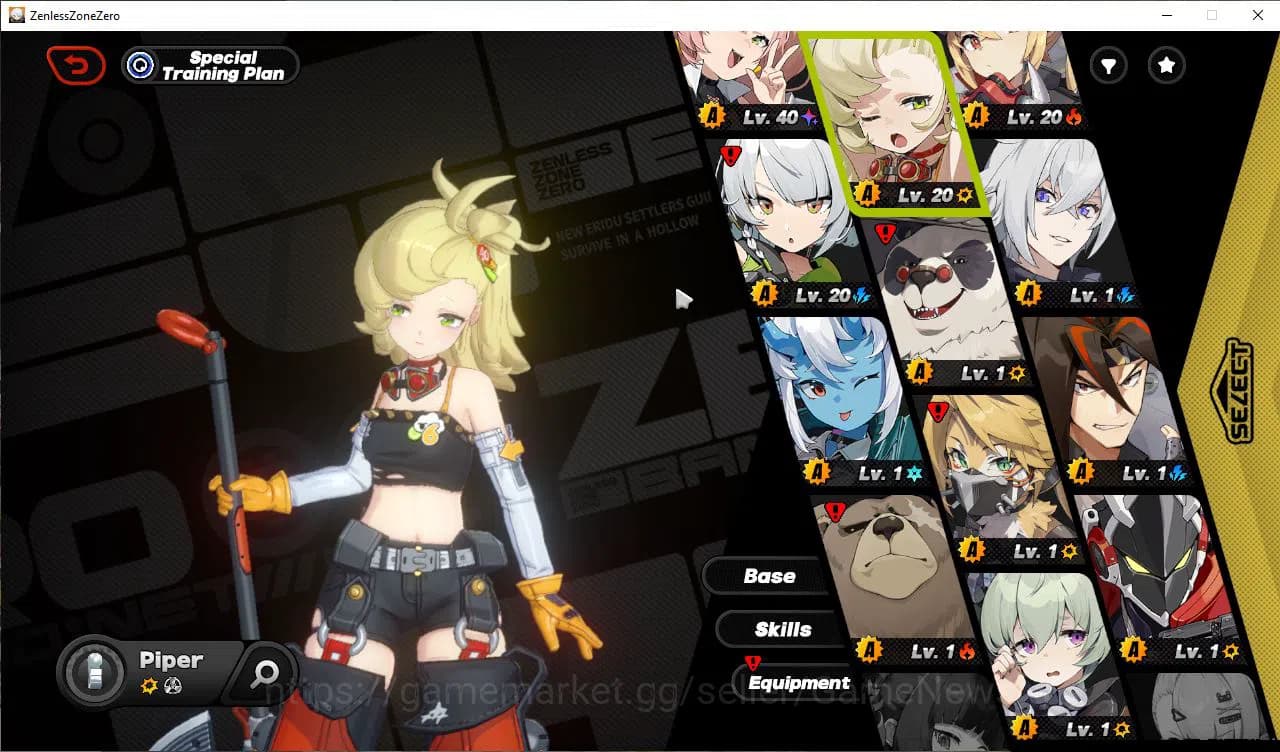The width and height of the screenshot is (1280, 752).
Task: Click the circular Piper emblem bottom left
Action: coord(95,673)
